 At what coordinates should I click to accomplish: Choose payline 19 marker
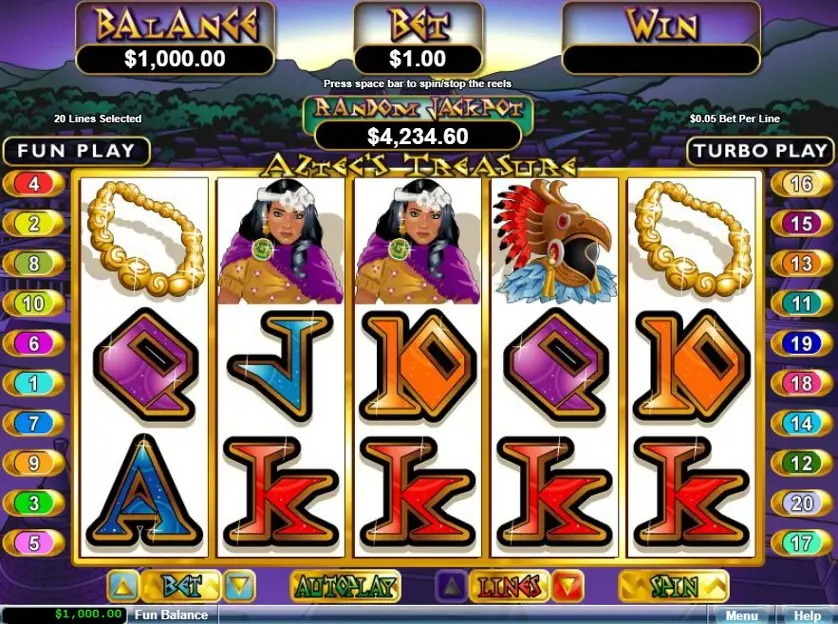801,343
